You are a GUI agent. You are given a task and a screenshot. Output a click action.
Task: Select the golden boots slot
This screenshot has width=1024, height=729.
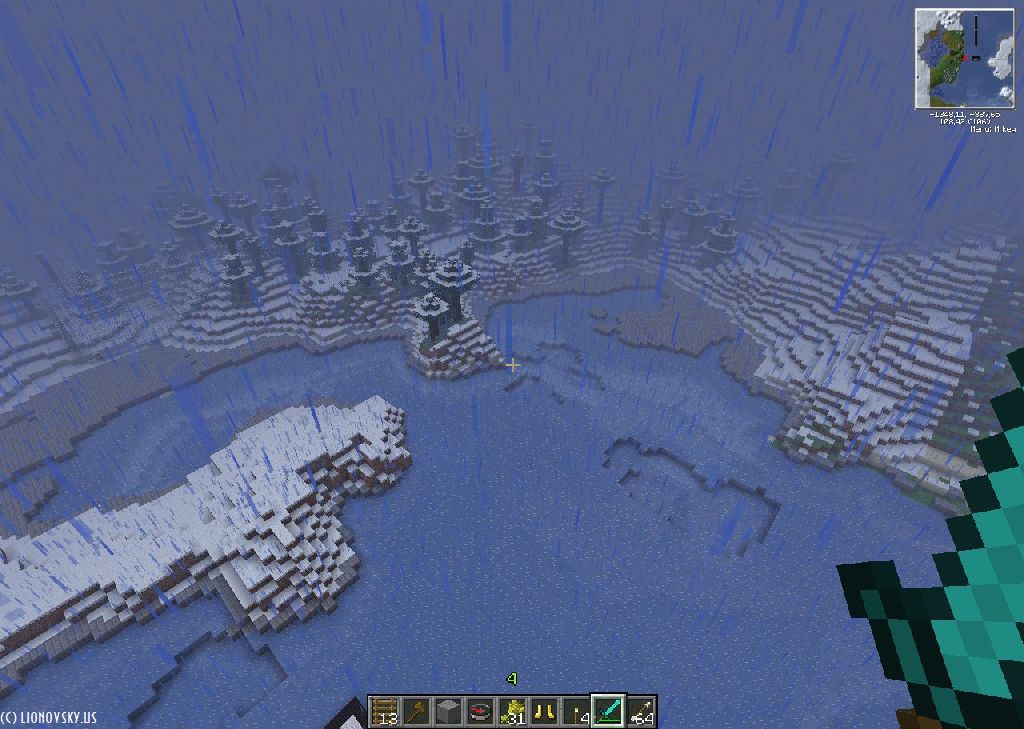pos(545,711)
